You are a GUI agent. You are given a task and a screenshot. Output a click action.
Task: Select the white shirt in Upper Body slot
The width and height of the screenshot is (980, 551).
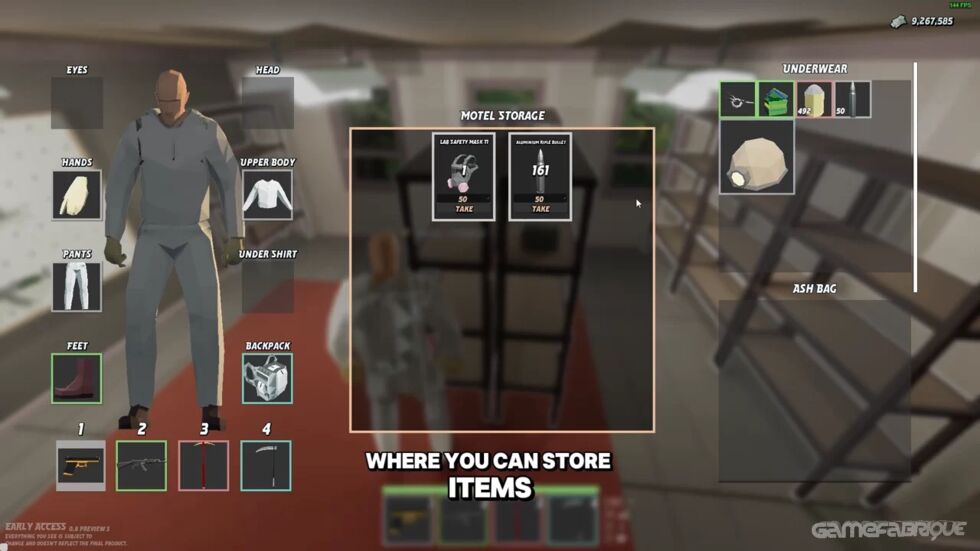tap(267, 195)
